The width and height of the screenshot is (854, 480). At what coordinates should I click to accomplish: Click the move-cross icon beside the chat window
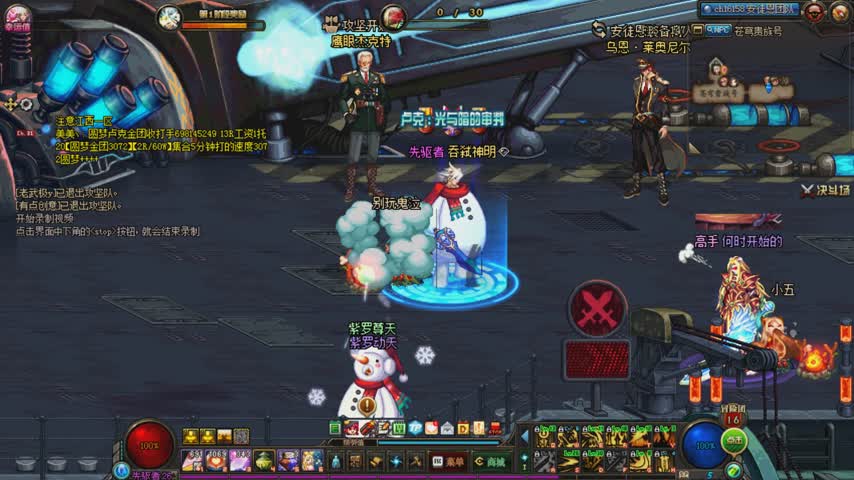pos(12,104)
